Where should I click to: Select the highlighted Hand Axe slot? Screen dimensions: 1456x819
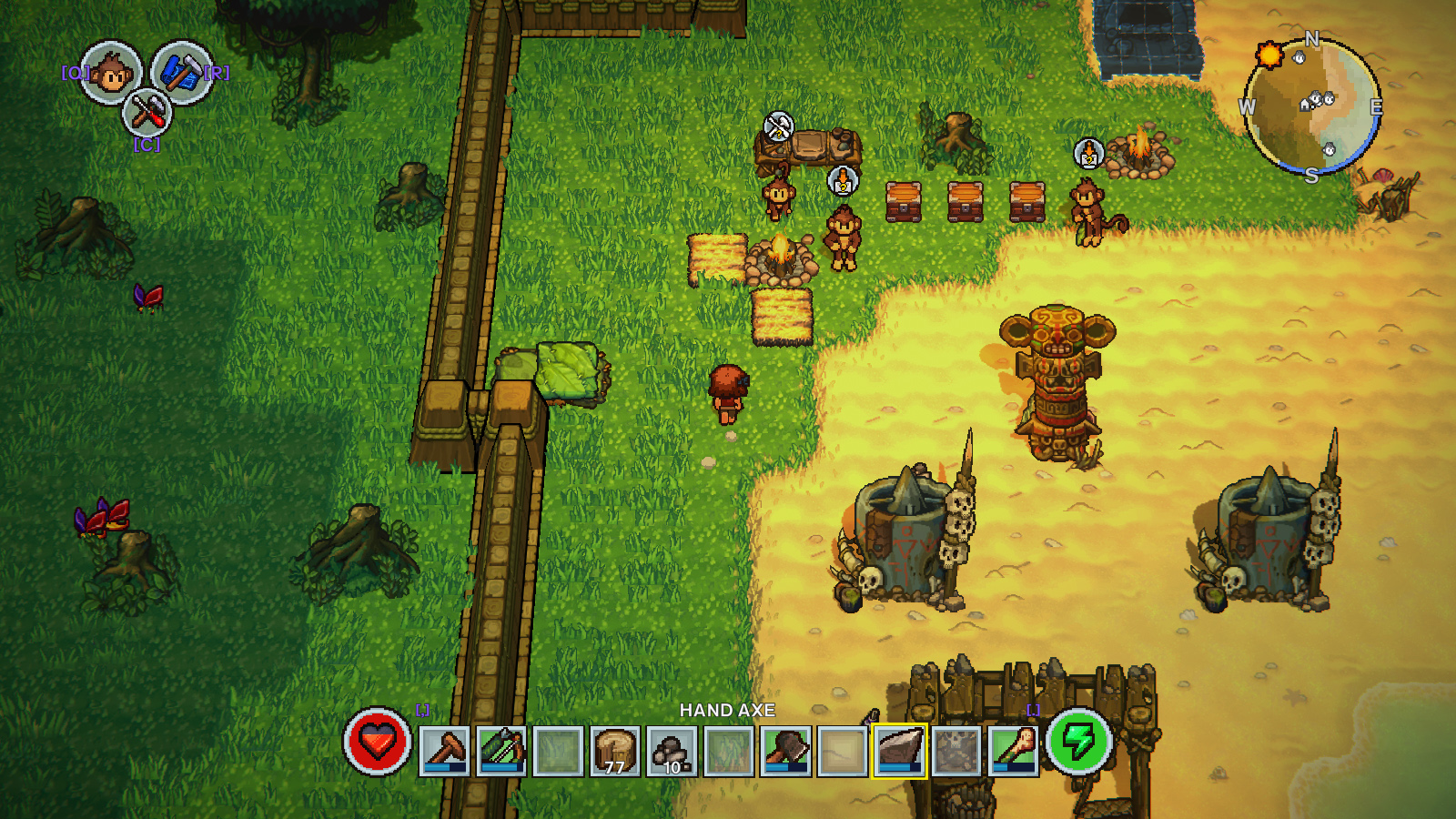point(900,751)
